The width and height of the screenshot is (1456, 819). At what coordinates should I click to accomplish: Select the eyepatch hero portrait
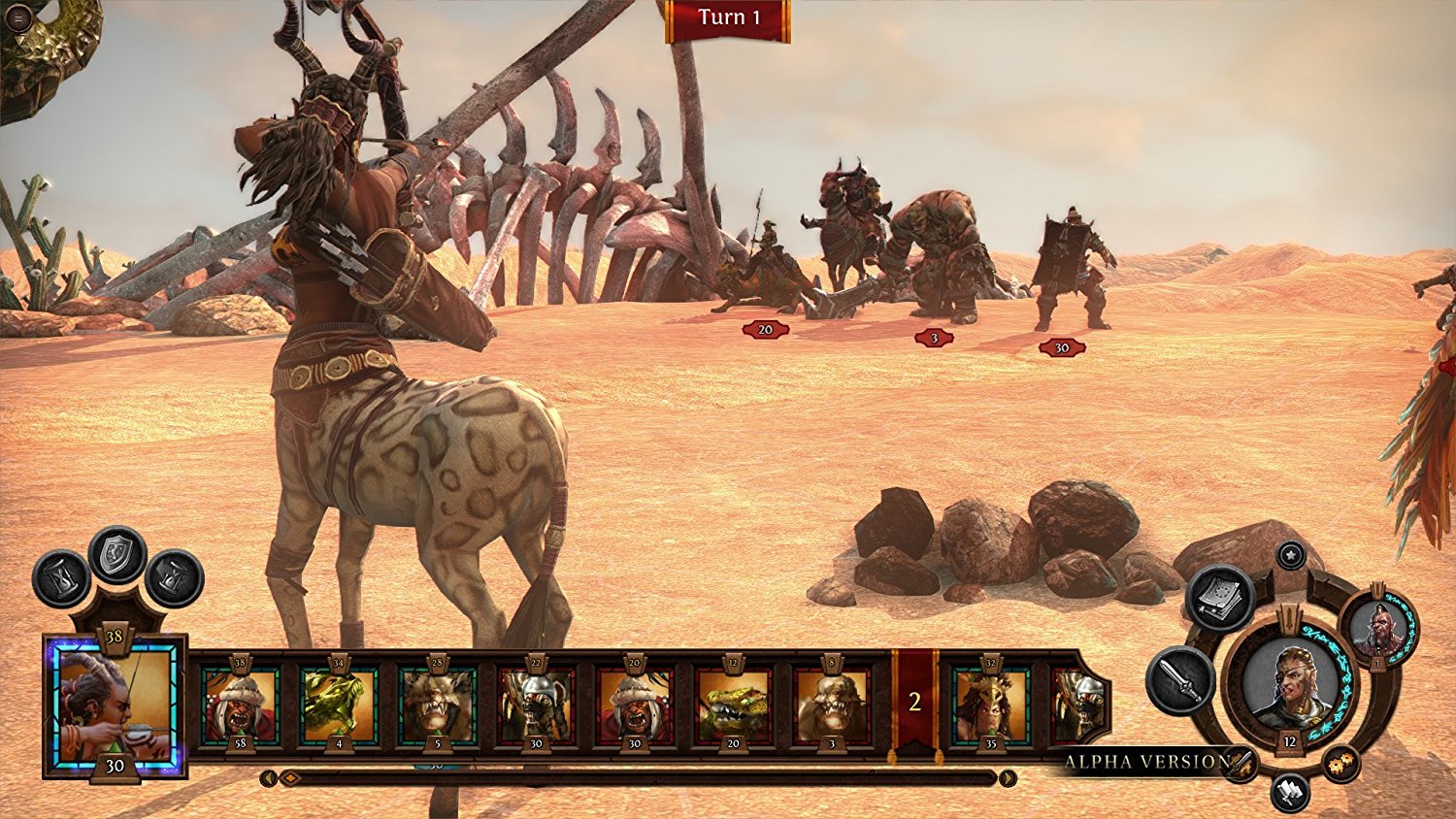[x=1290, y=684]
